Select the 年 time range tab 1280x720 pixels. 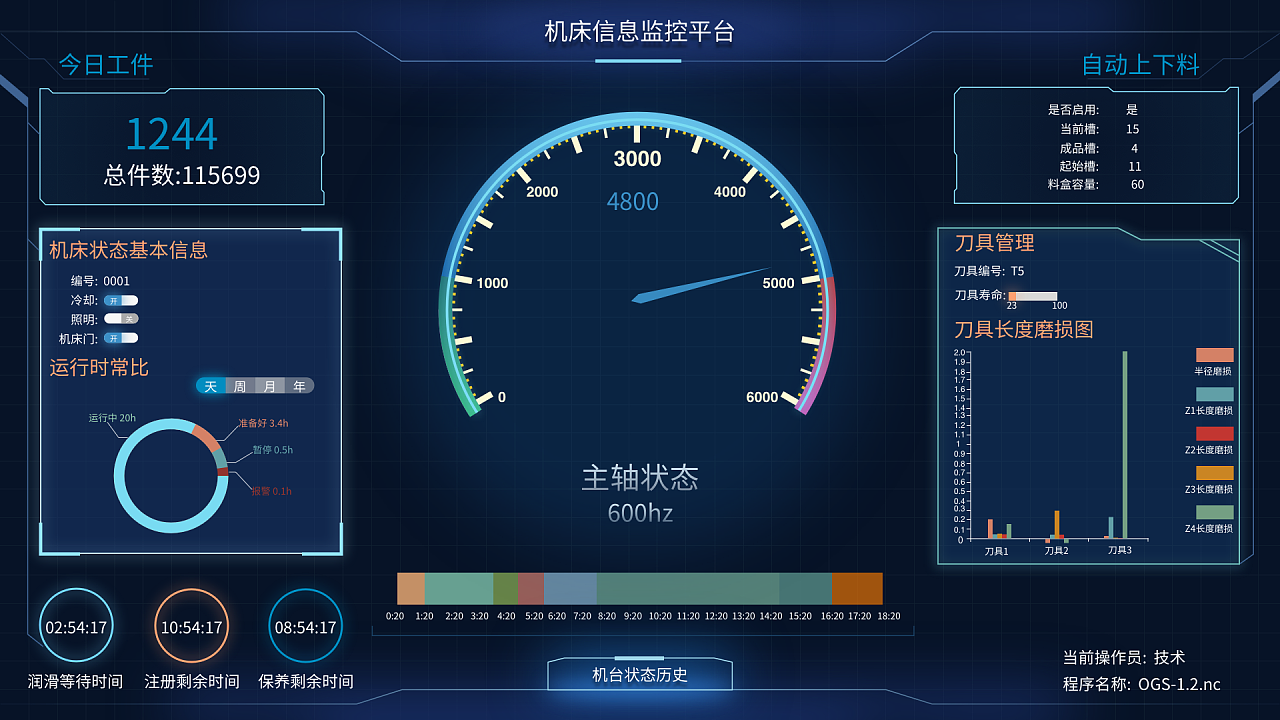coord(300,385)
